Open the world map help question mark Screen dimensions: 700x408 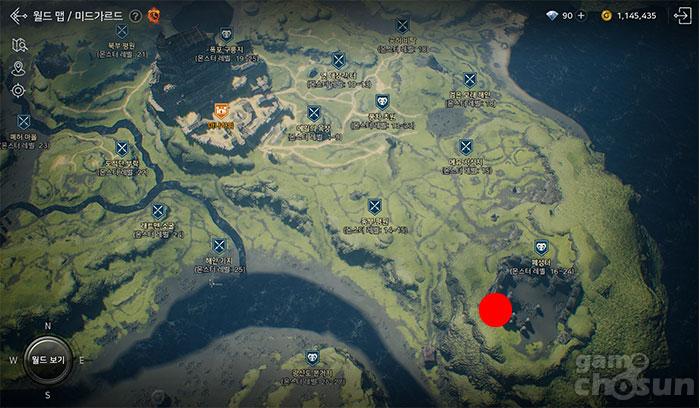(135, 16)
